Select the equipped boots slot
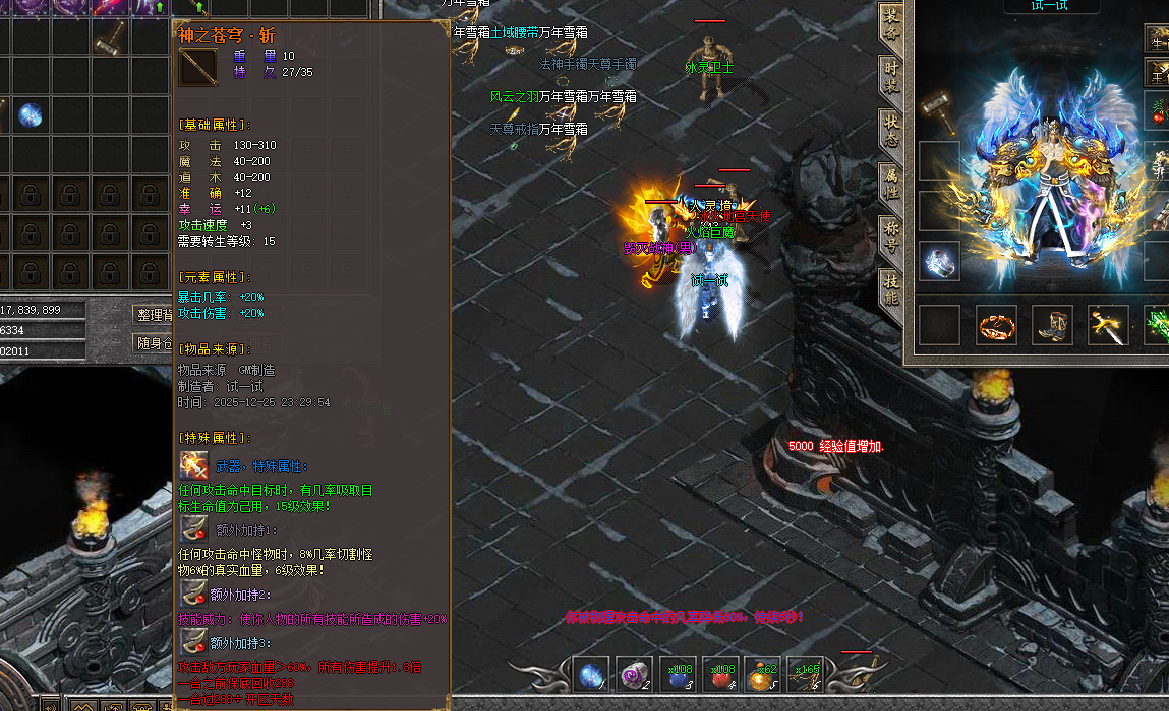The height and width of the screenshot is (711, 1169). (x=1052, y=326)
